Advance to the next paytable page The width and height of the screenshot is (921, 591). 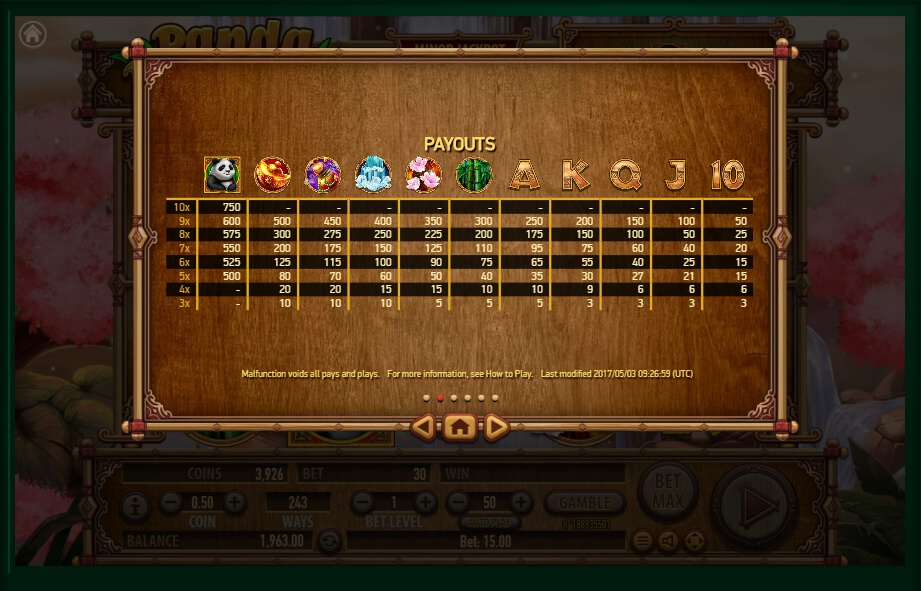(x=496, y=427)
